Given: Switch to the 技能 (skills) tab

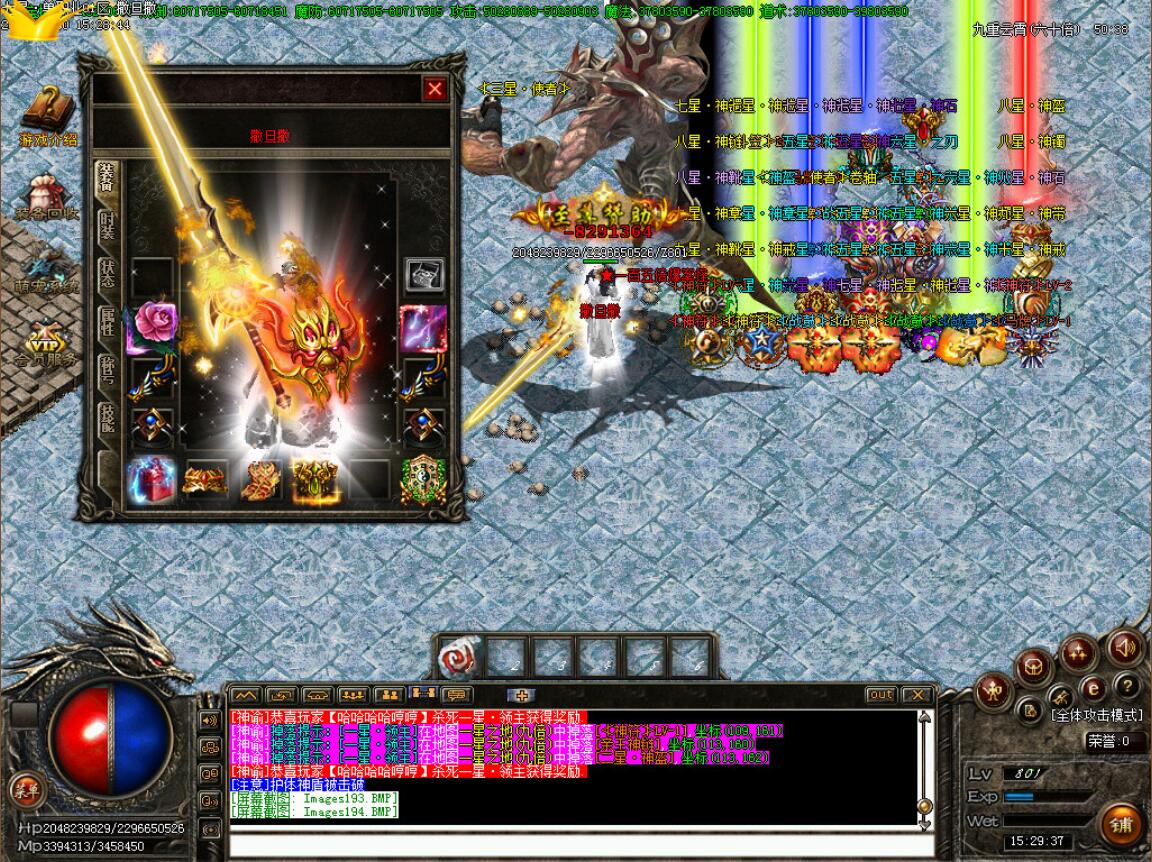Looking at the screenshot, I should (106, 418).
